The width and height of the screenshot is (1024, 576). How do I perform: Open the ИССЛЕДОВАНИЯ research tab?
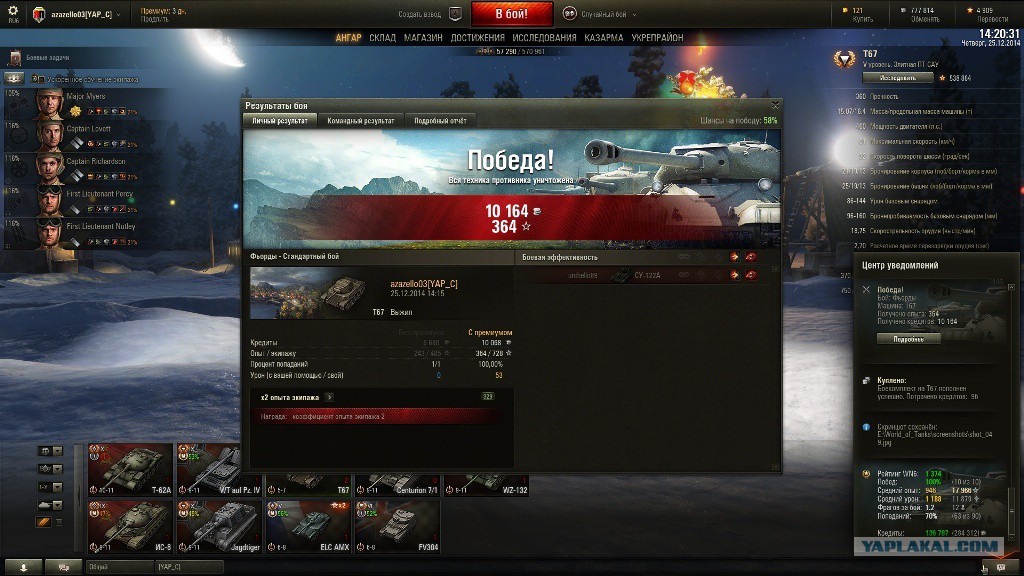(x=544, y=37)
